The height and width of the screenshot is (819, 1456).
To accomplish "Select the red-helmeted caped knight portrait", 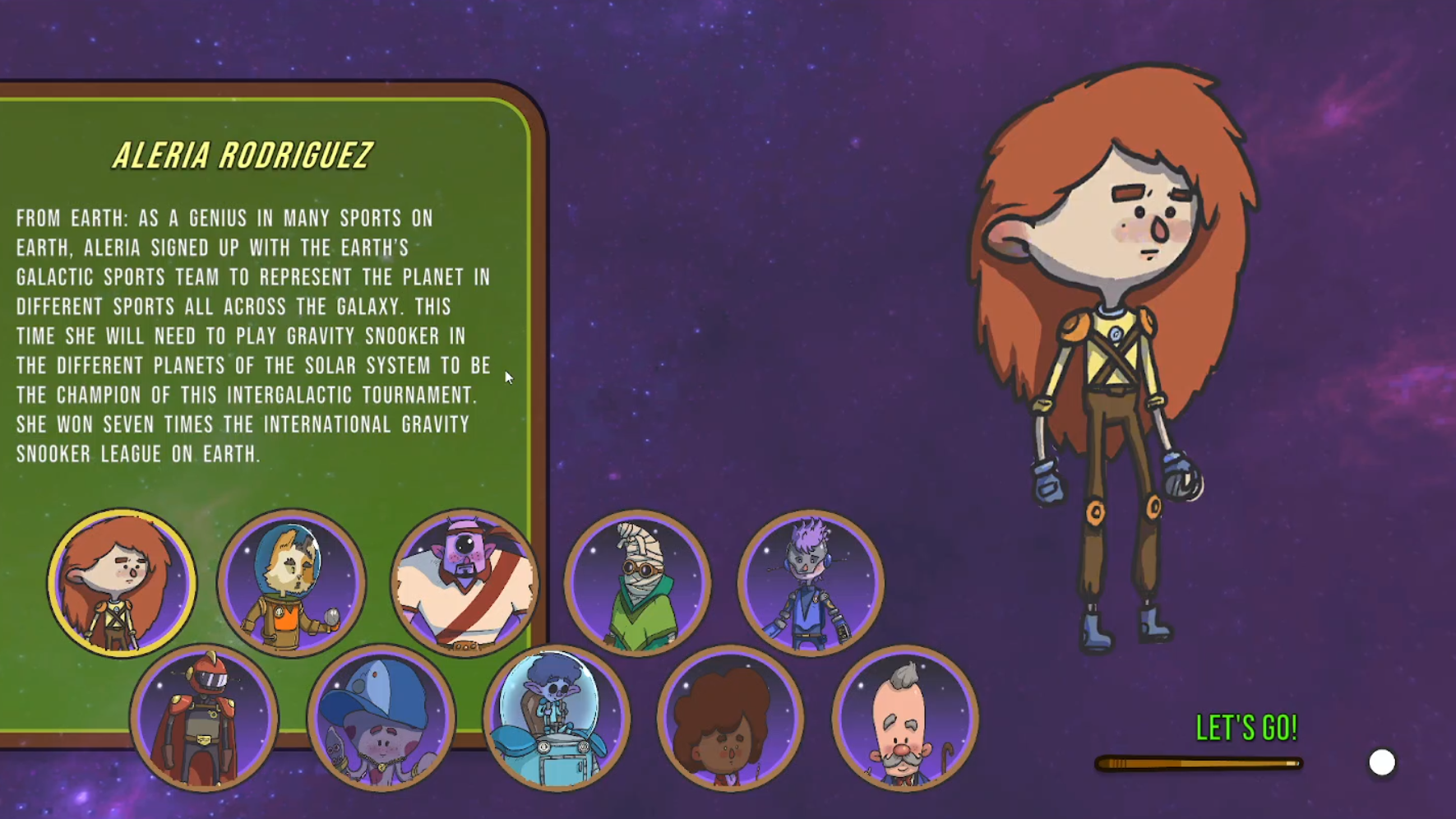I will (x=205, y=718).
